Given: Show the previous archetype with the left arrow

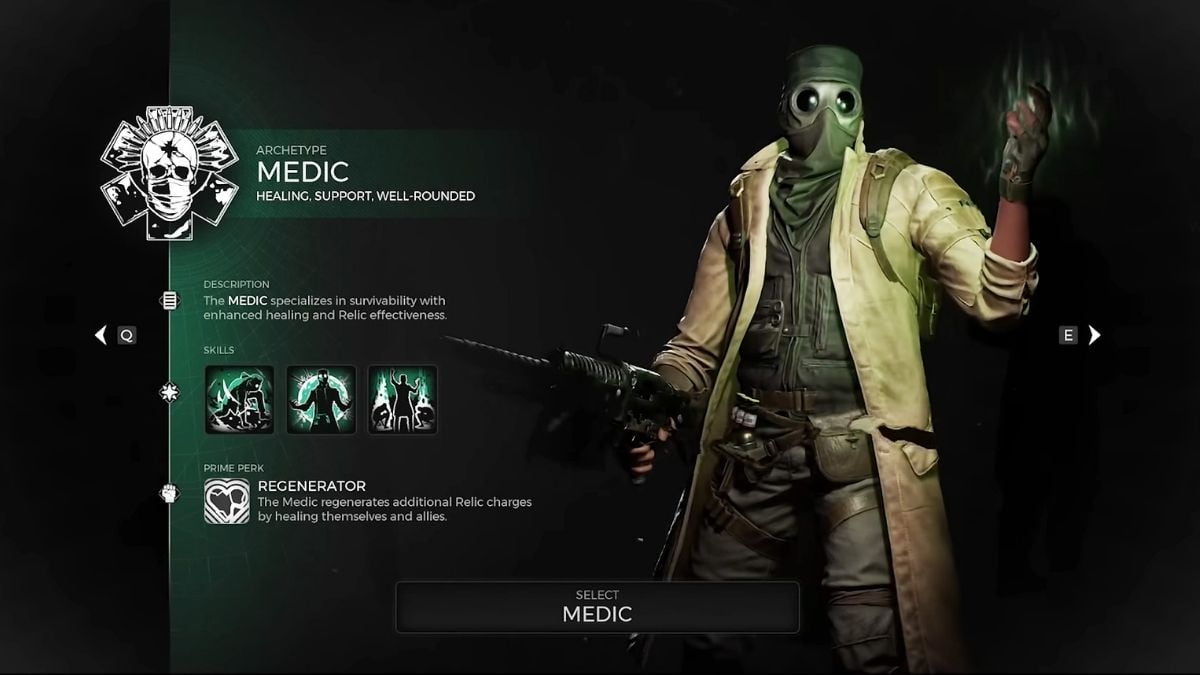Looking at the screenshot, I should pos(100,336).
